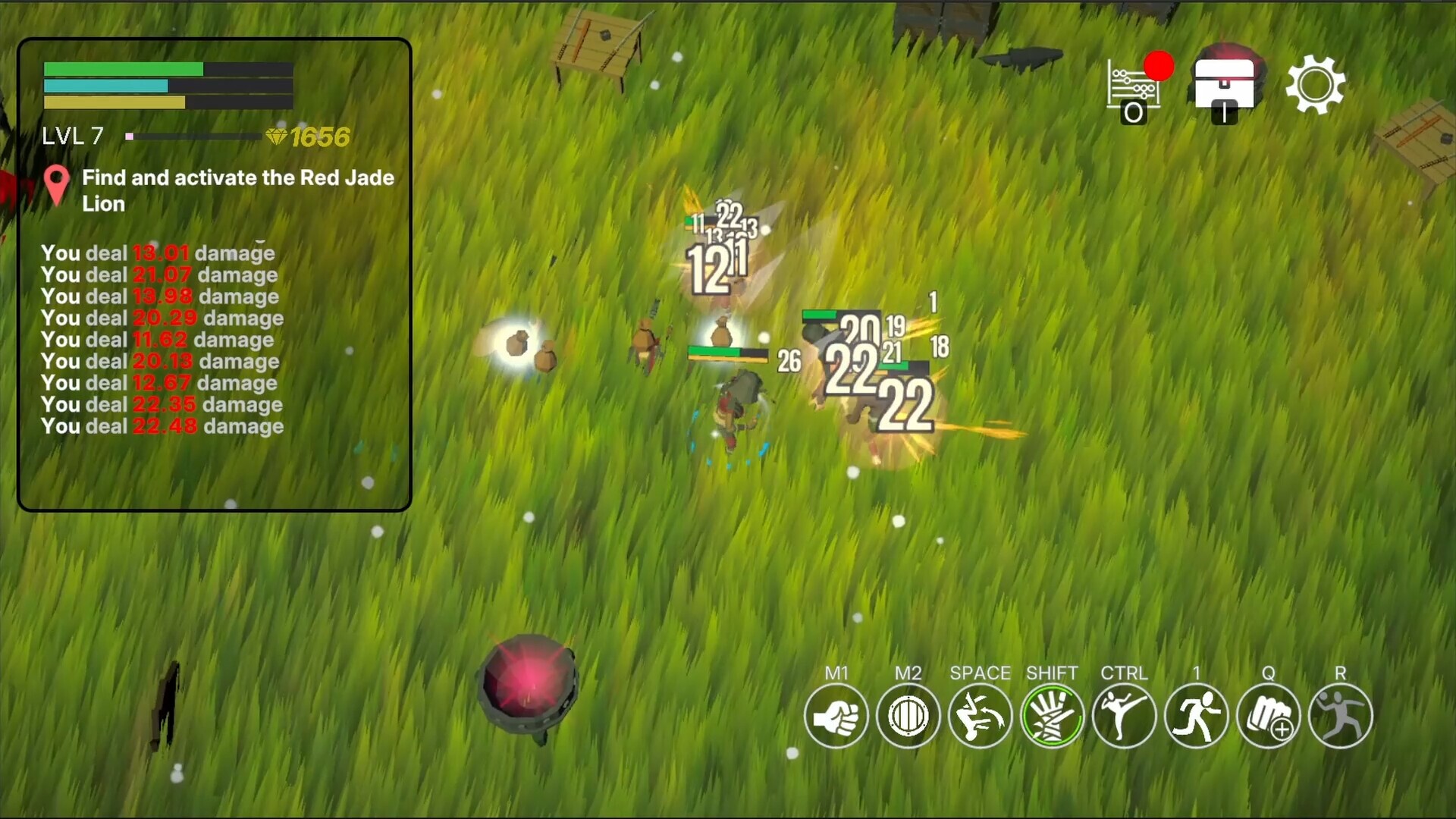Open the settings gear menu

click(x=1316, y=85)
